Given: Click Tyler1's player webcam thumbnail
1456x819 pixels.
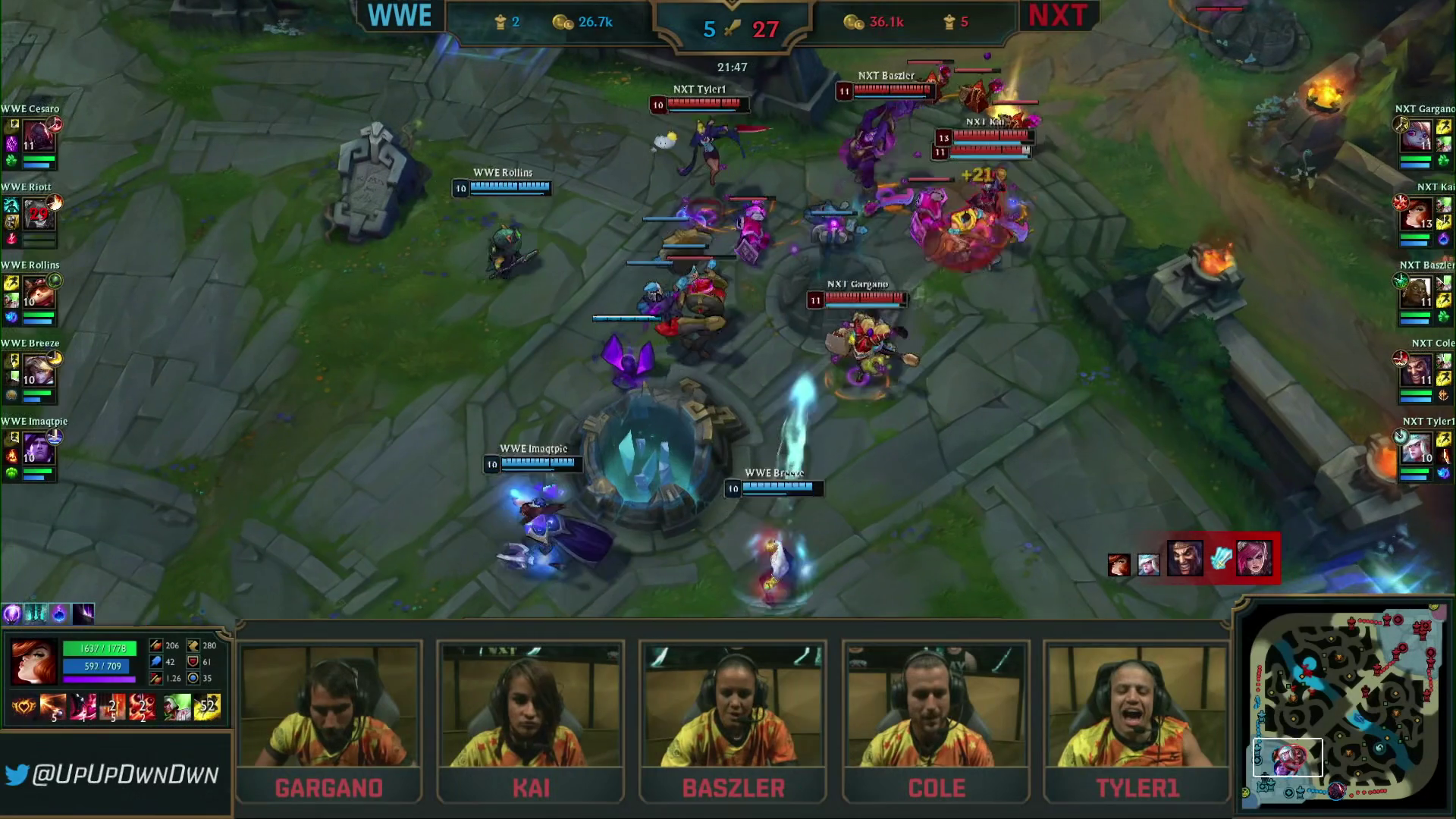Looking at the screenshot, I should 1136,705.
